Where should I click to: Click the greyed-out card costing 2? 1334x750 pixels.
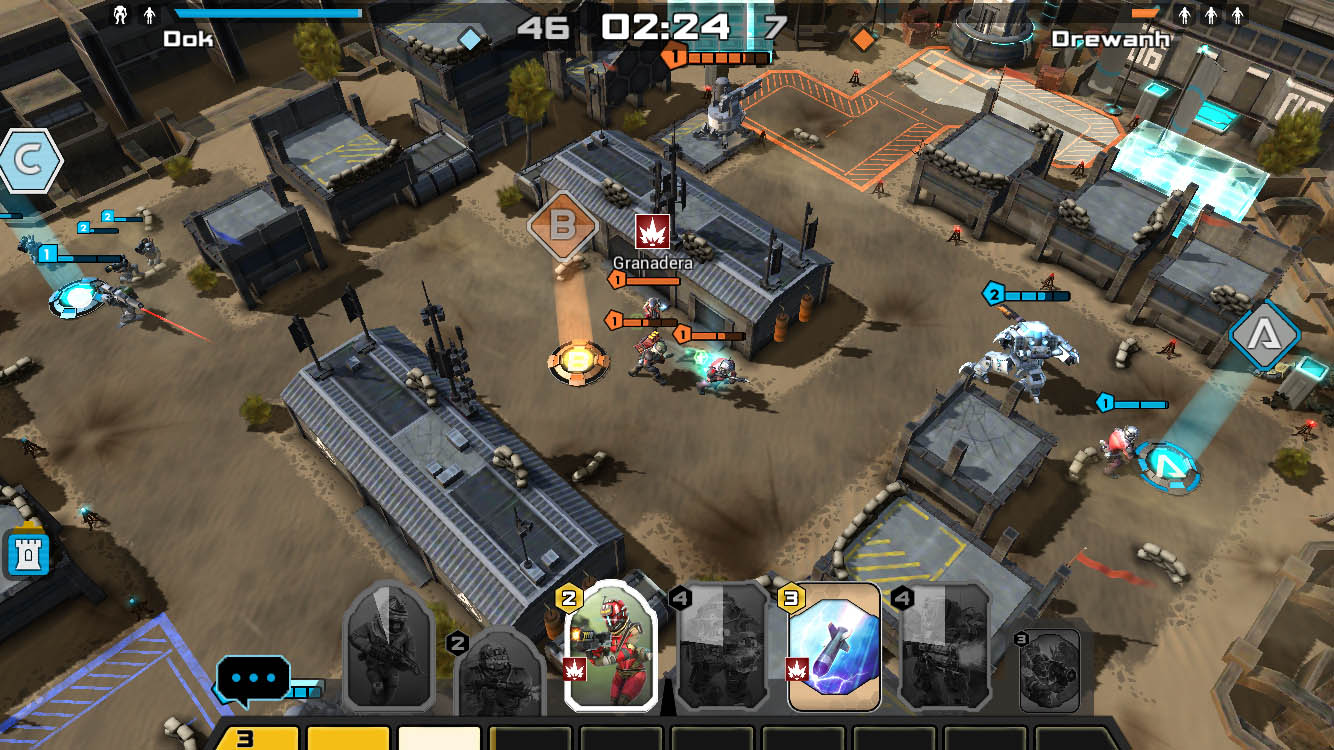502,670
